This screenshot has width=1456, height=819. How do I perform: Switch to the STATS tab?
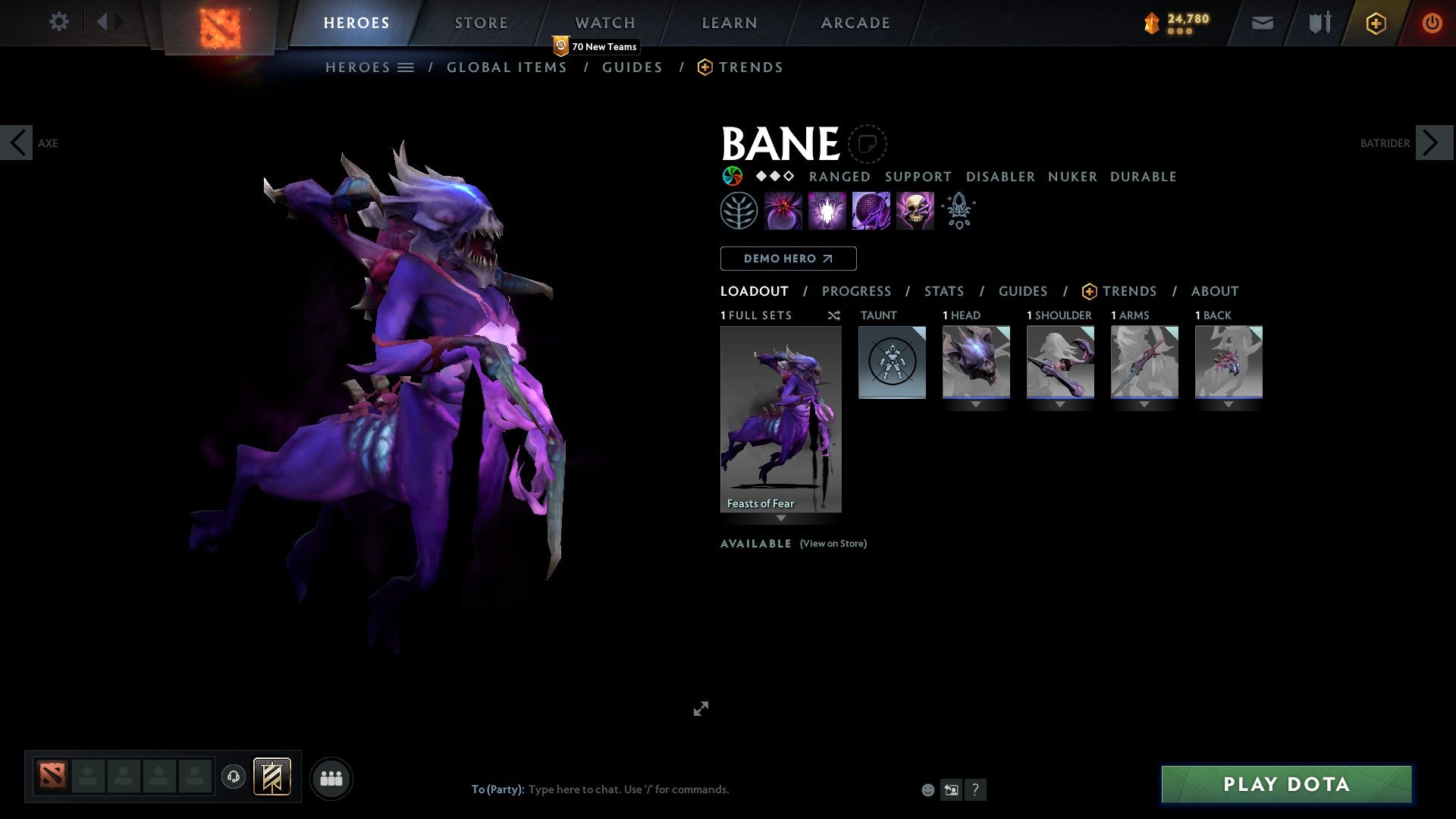point(943,291)
